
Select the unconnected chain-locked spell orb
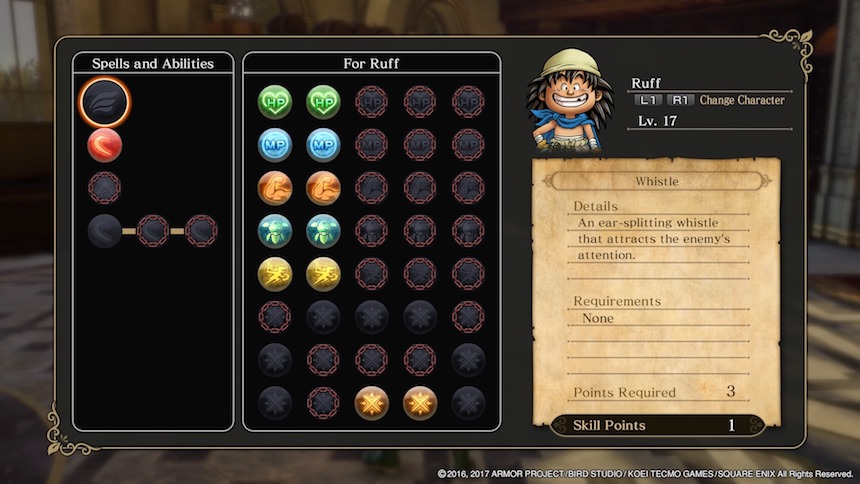tap(104, 187)
